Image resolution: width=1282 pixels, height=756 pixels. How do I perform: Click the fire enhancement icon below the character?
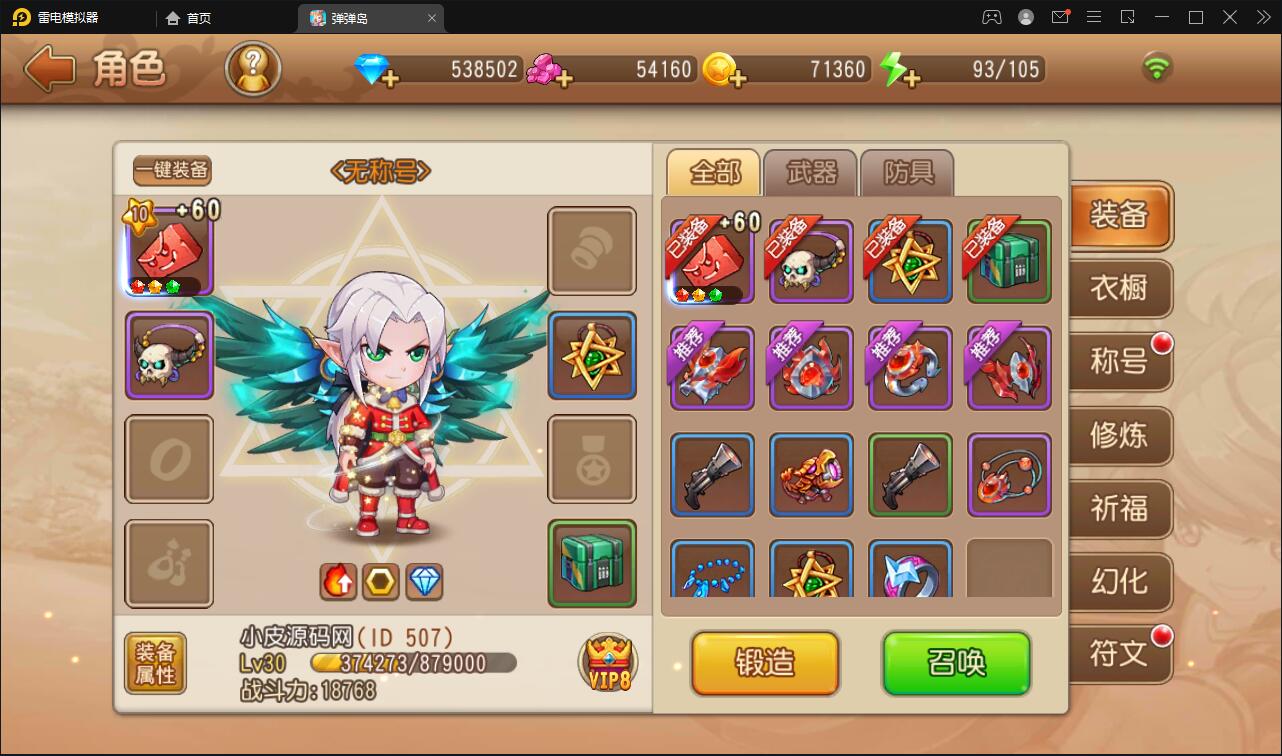(338, 579)
